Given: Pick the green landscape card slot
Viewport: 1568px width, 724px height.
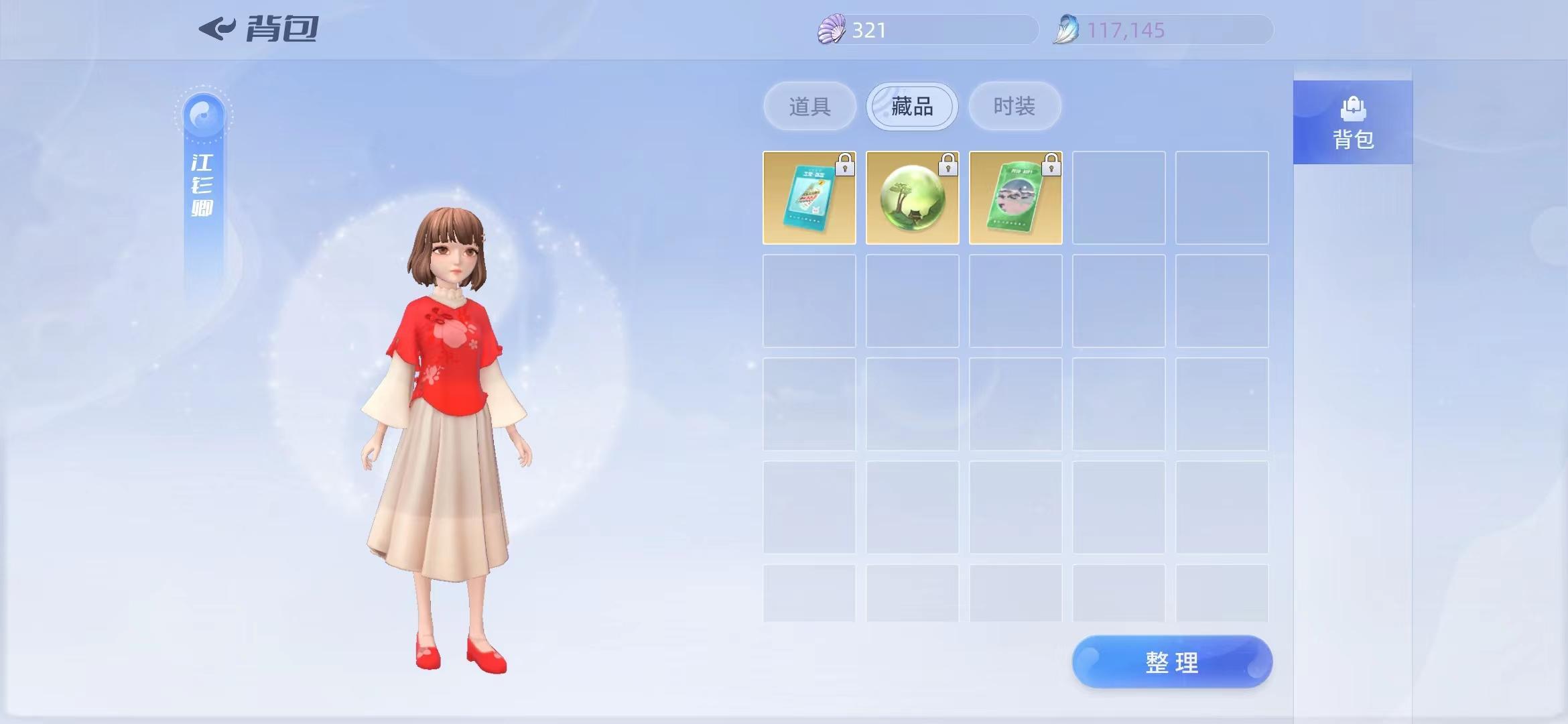Looking at the screenshot, I should (1016, 198).
